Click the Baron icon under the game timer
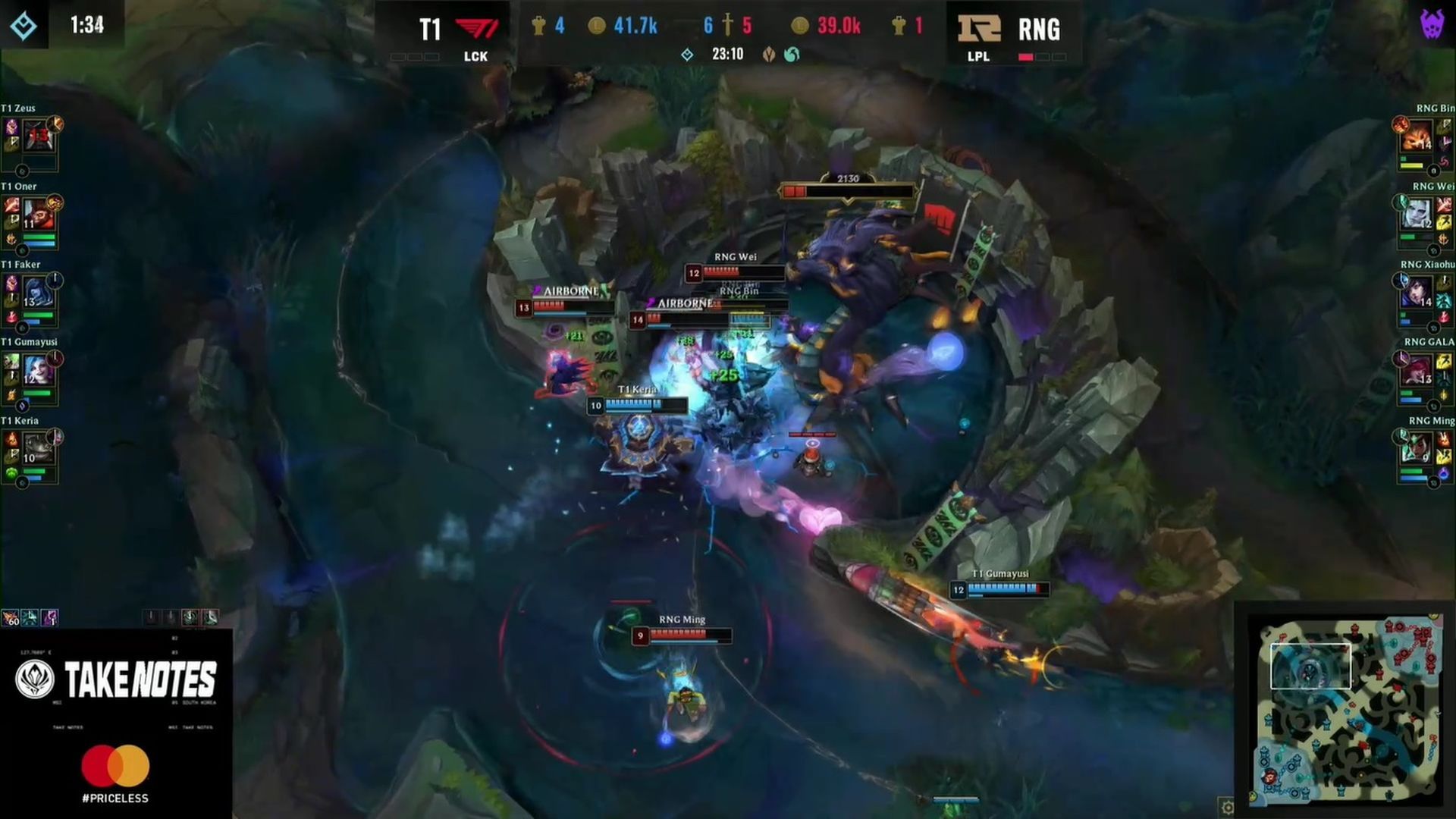 768,55
